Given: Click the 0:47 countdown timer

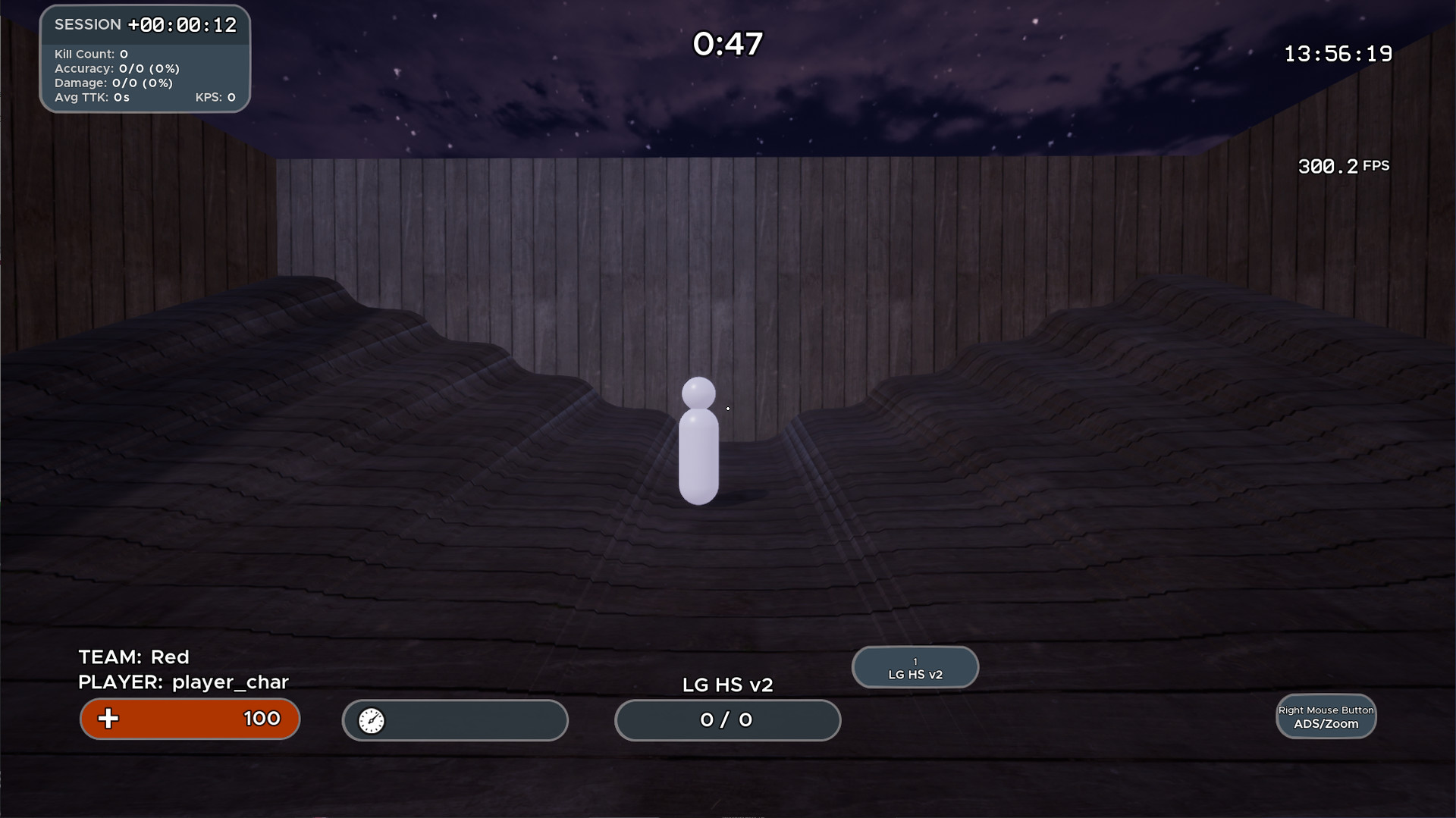Looking at the screenshot, I should tap(726, 43).
